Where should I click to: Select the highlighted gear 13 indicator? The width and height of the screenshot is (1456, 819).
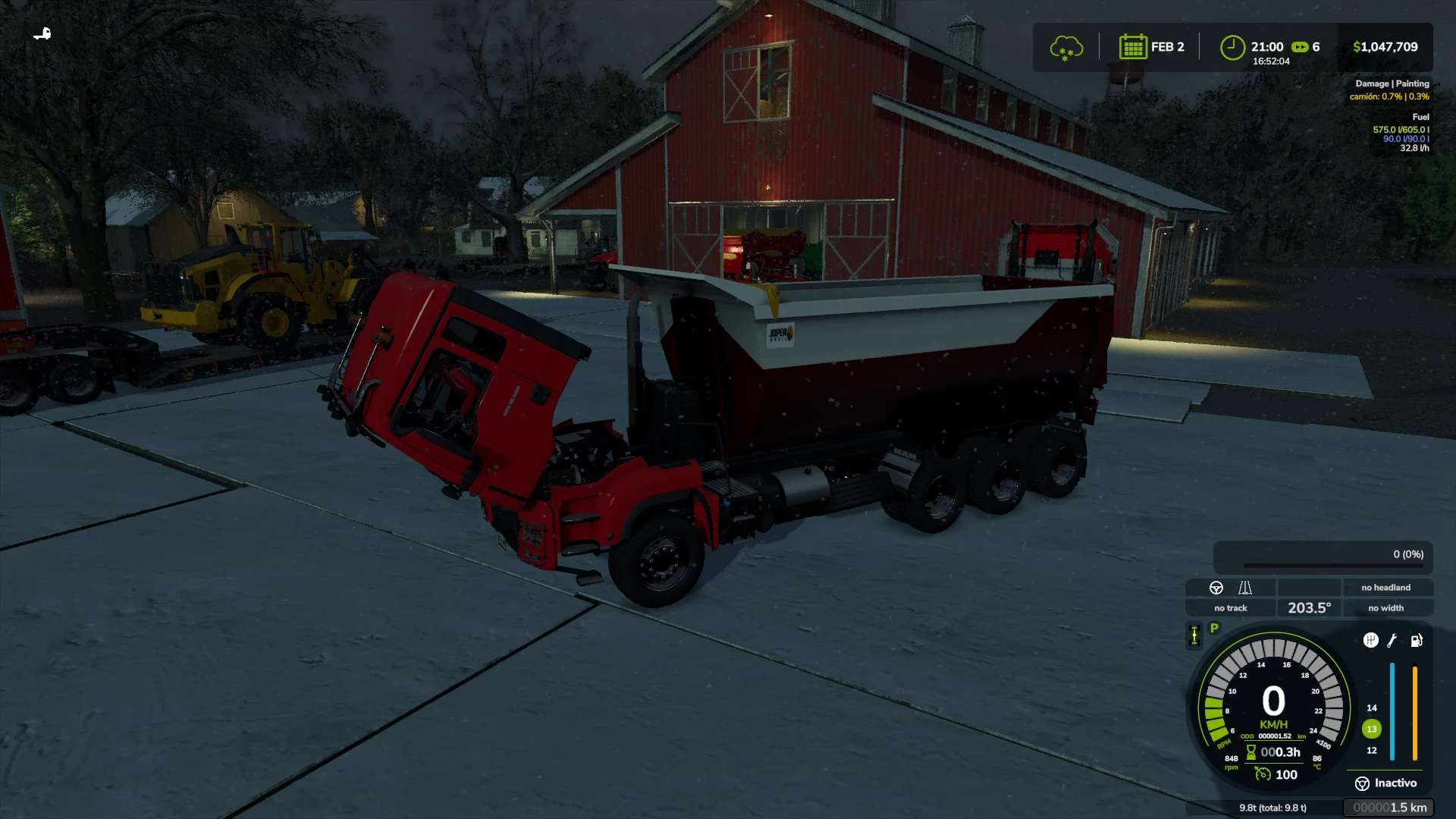point(1371,729)
